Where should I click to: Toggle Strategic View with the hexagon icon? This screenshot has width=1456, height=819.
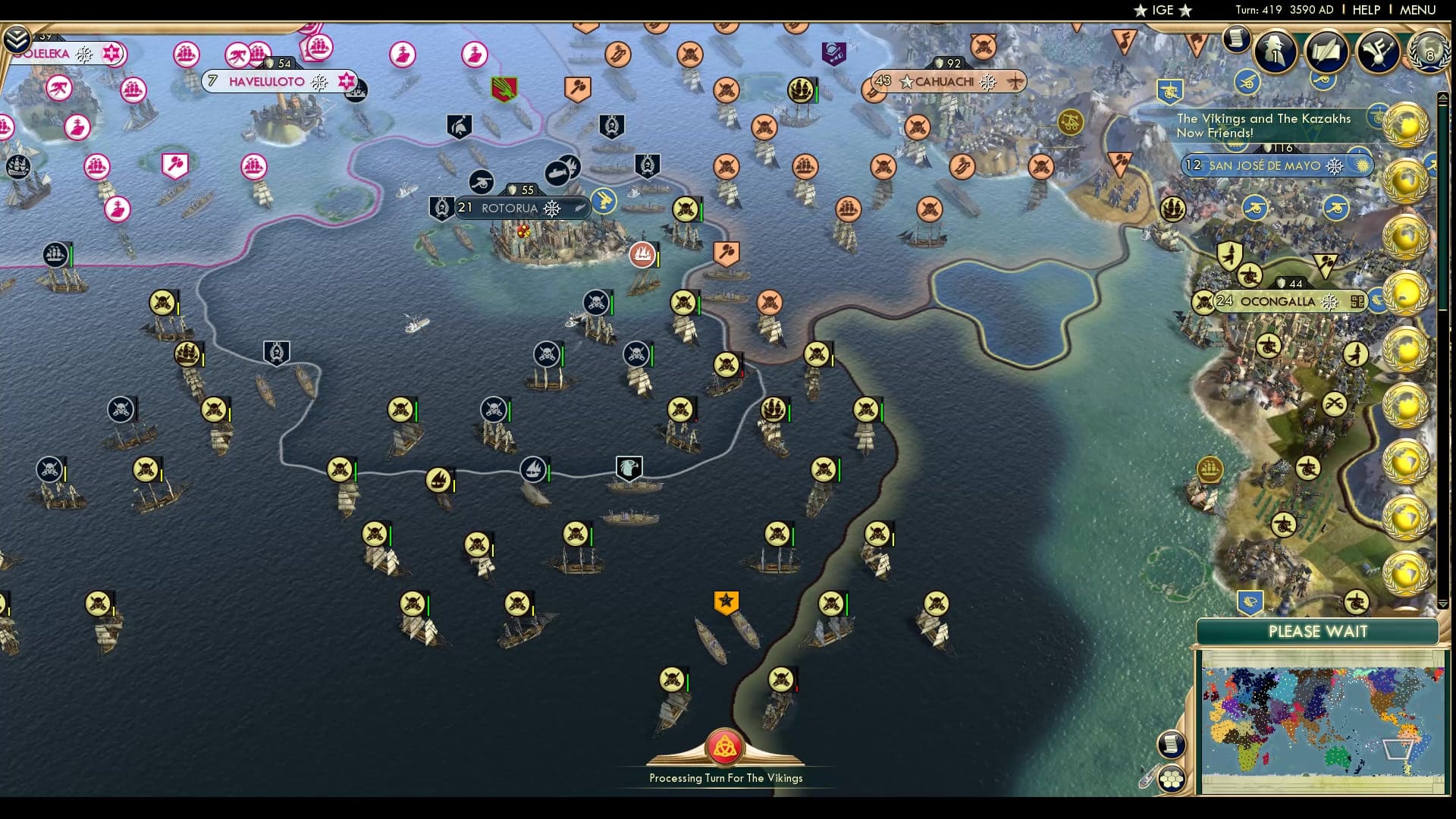pos(1171,780)
